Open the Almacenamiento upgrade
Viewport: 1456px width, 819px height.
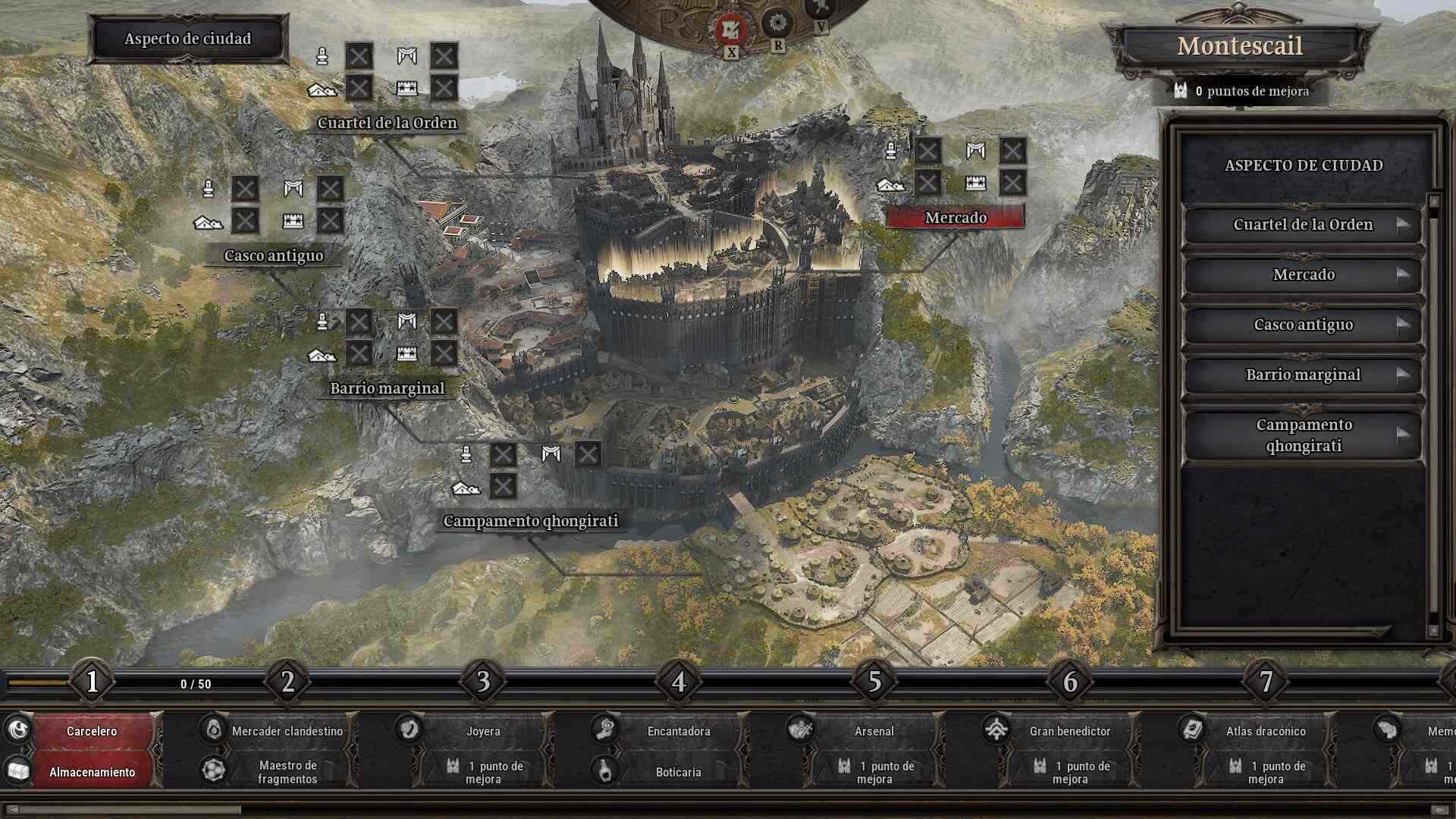pos(92,772)
